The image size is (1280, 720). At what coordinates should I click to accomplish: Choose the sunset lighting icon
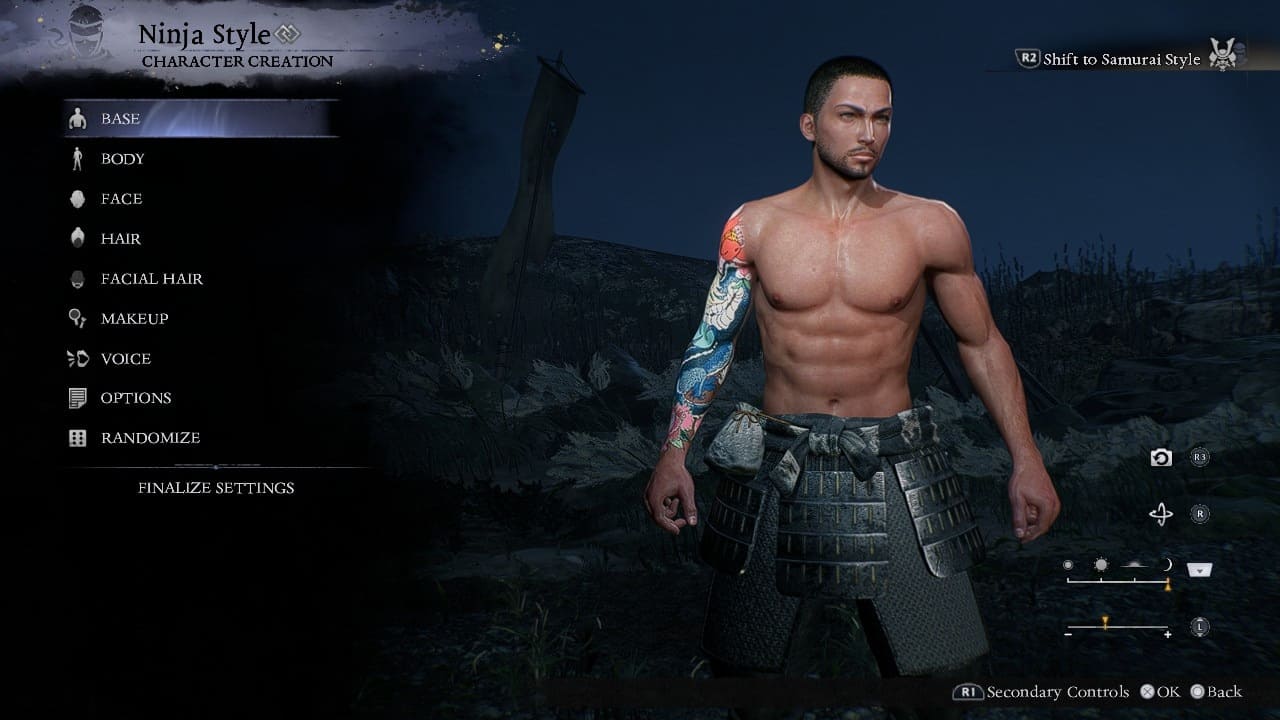pos(1133,565)
